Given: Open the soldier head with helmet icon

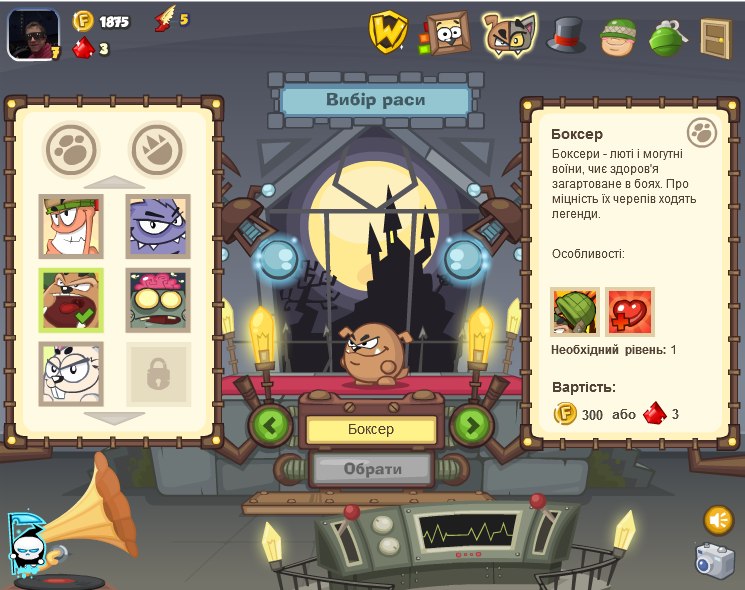Looking at the screenshot, I should click(x=618, y=37).
